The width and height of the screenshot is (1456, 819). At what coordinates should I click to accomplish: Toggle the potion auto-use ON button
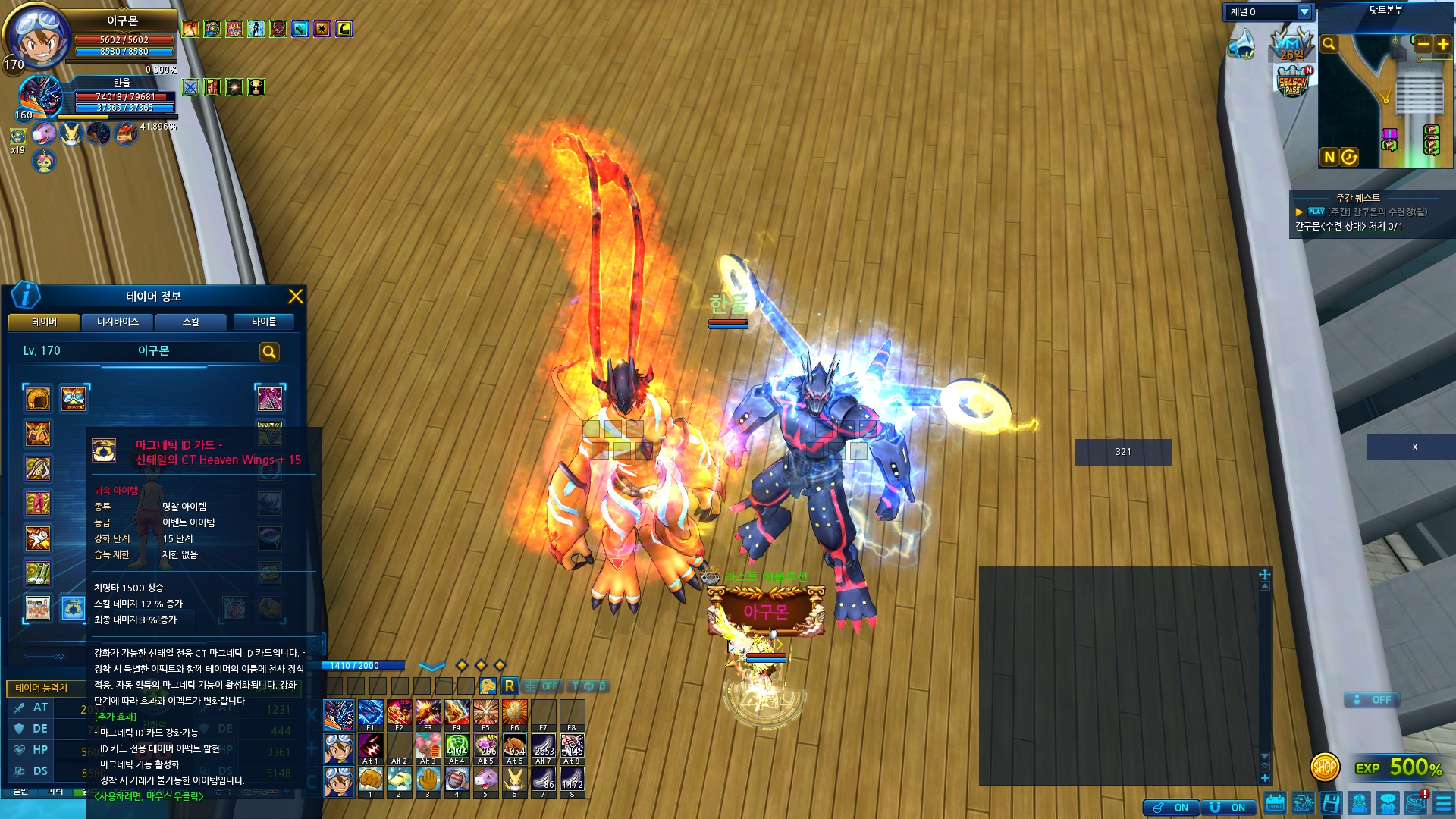click(x=1172, y=808)
